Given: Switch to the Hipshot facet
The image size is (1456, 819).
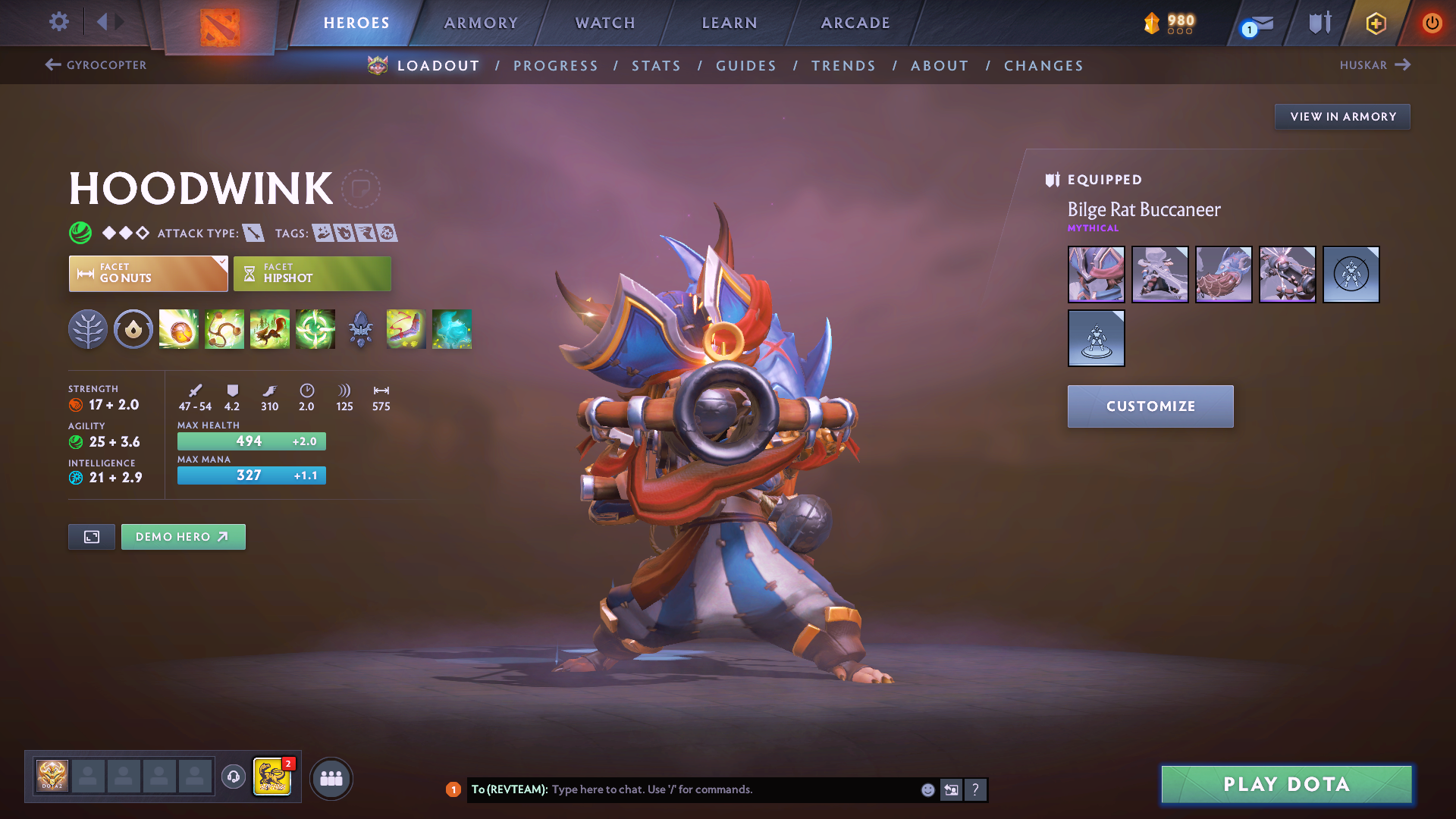Looking at the screenshot, I should coord(312,274).
